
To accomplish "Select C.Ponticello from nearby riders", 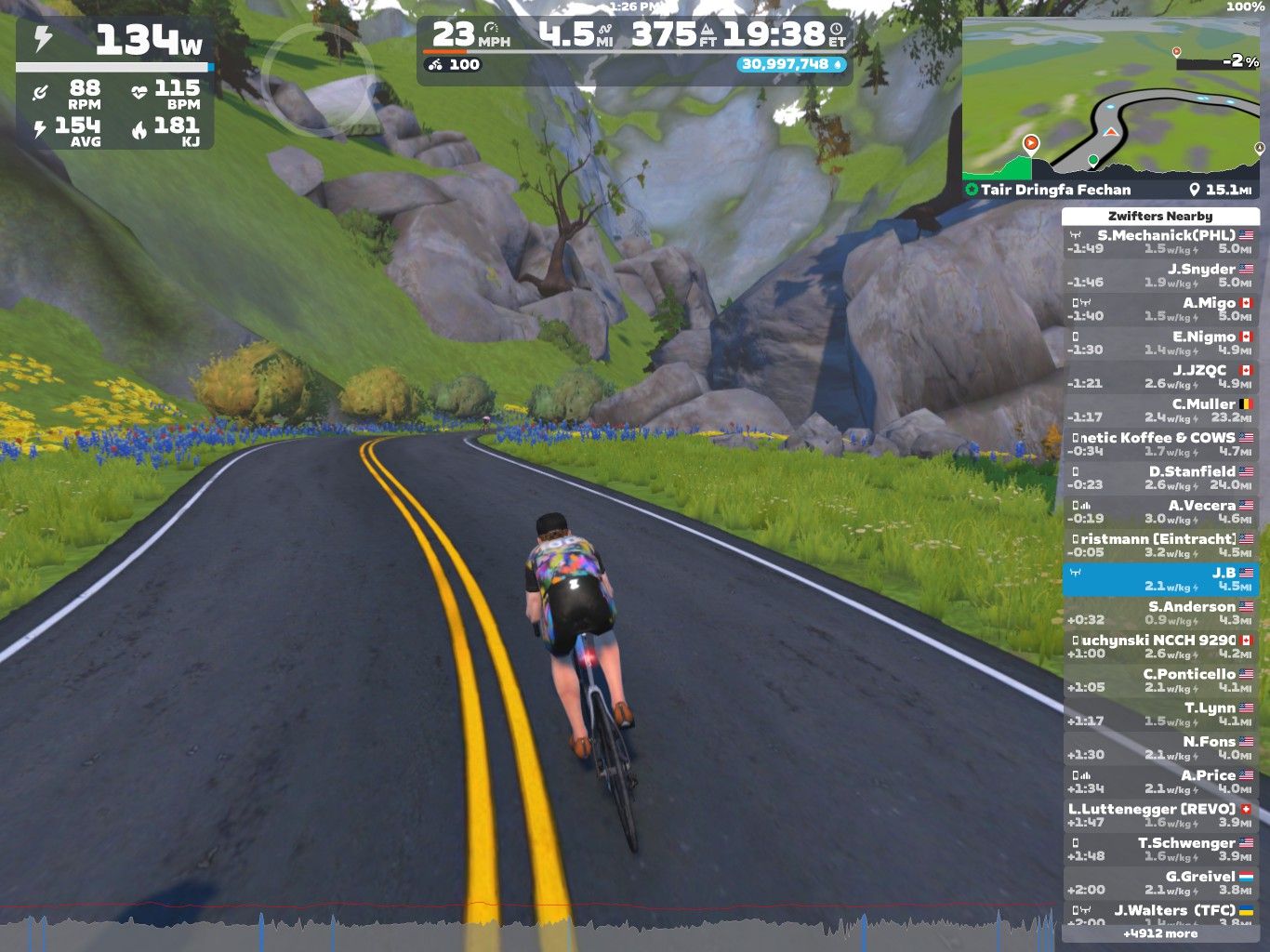I will click(x=1160, y=681).
